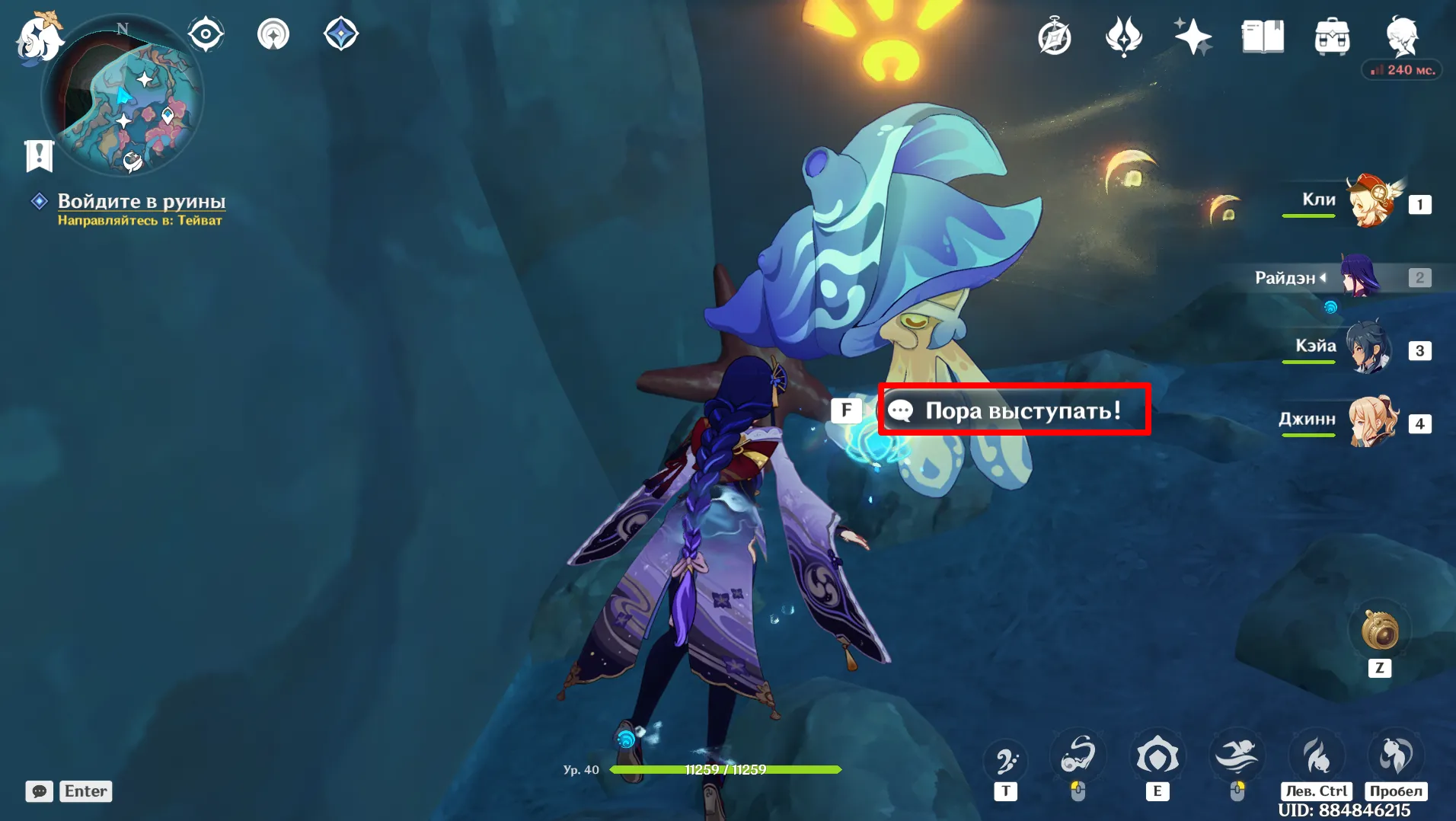Open the chat speech bubble button

(x=40, y=791)
